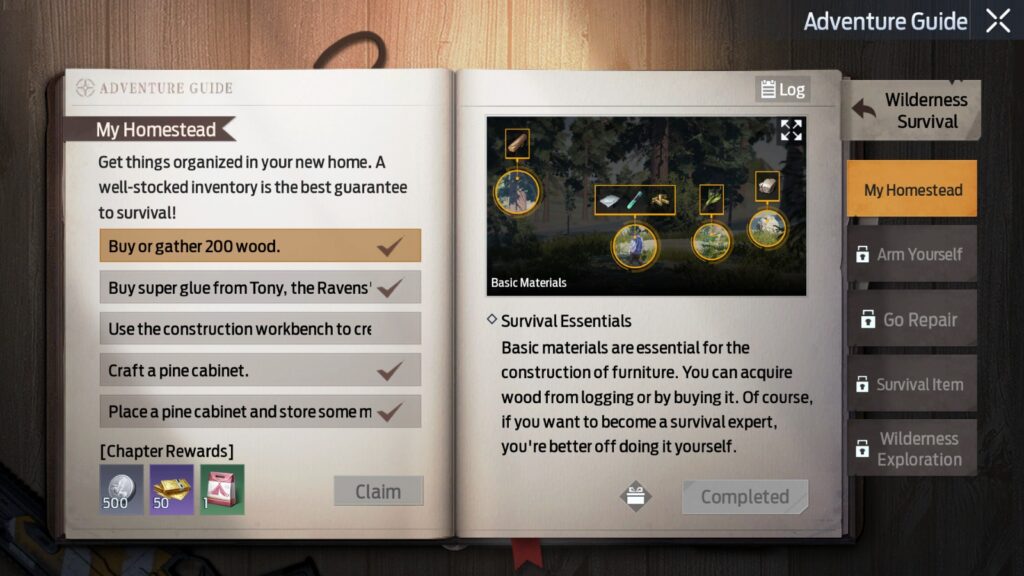The height and width of the screenshot is (576, 1024).
Task: Select the Wilderness Exploration chapter tab
Action: click(912, 449)
